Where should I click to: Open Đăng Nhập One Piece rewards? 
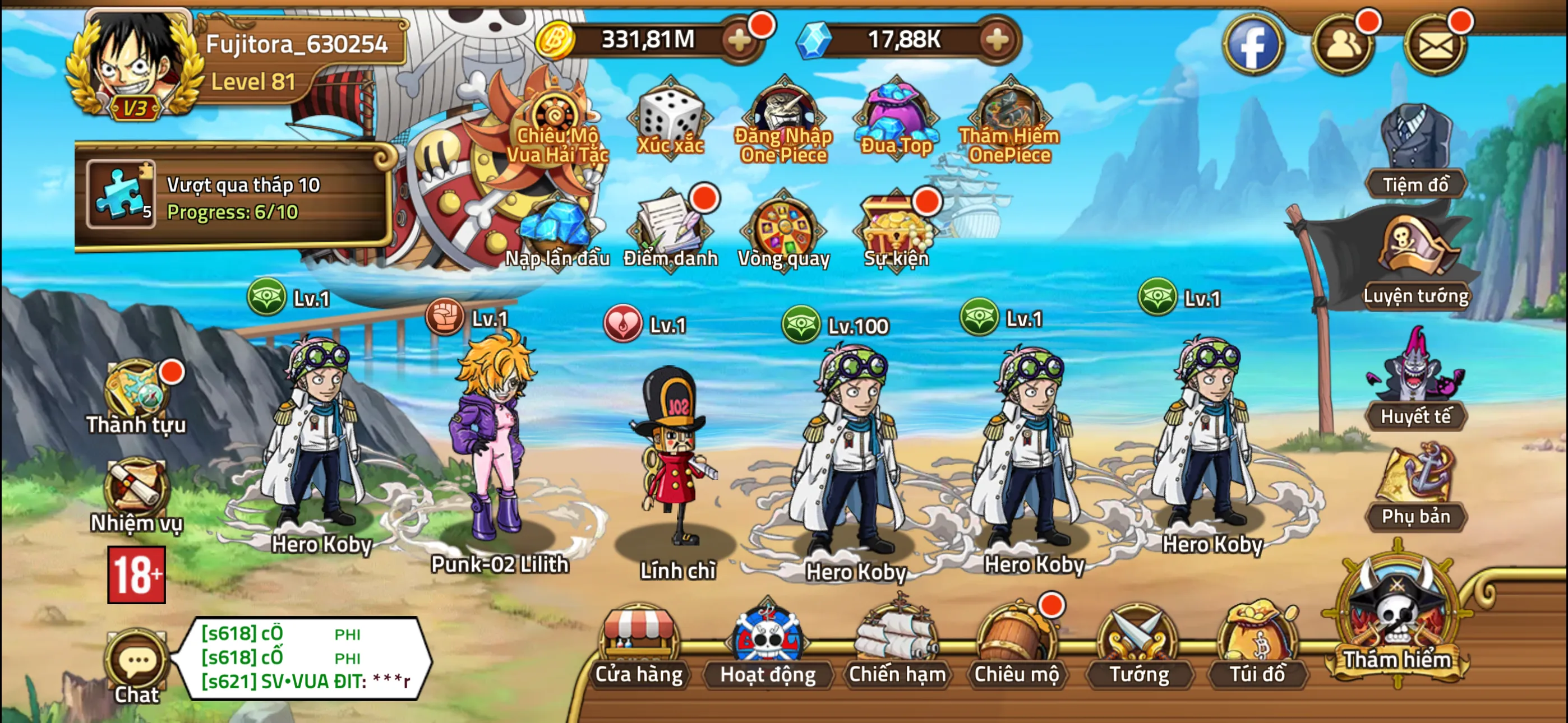[x=784, y=113]
